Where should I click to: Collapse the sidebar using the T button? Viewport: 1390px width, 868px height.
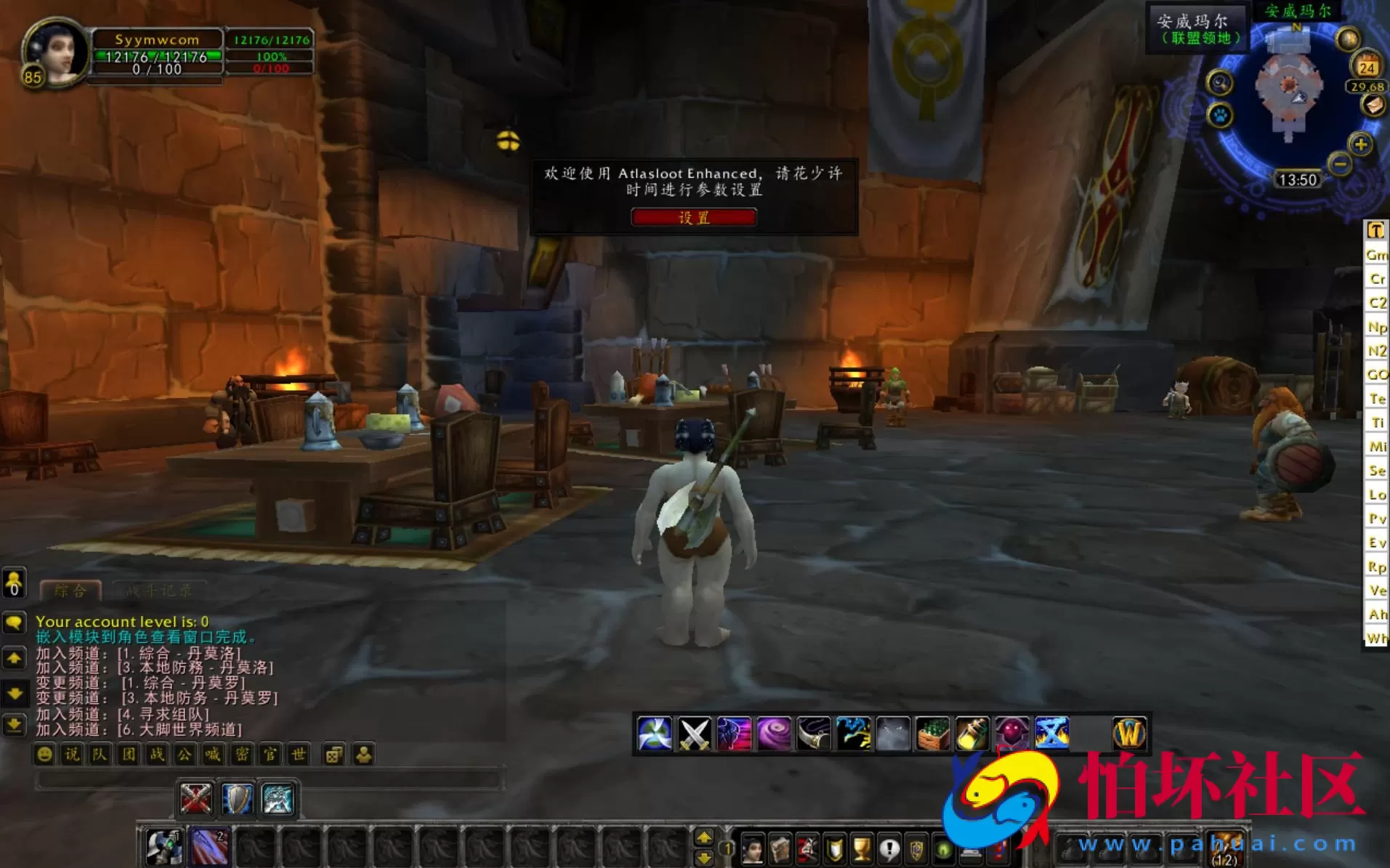[x=1376, y=231]
